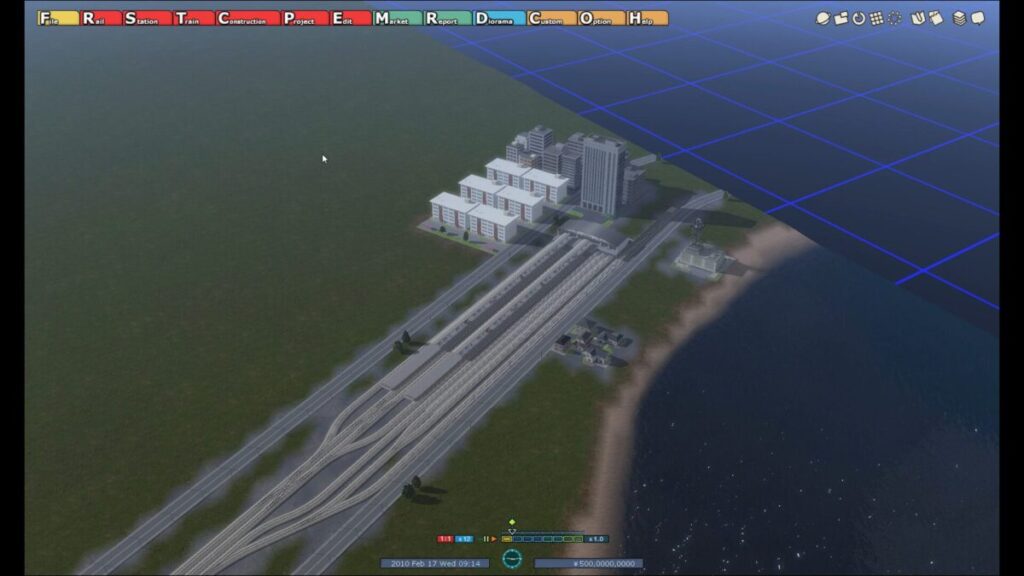The image size is (1024, 576).
Task: Click the planet icon in top toolbar
Action: coord(822,18)
